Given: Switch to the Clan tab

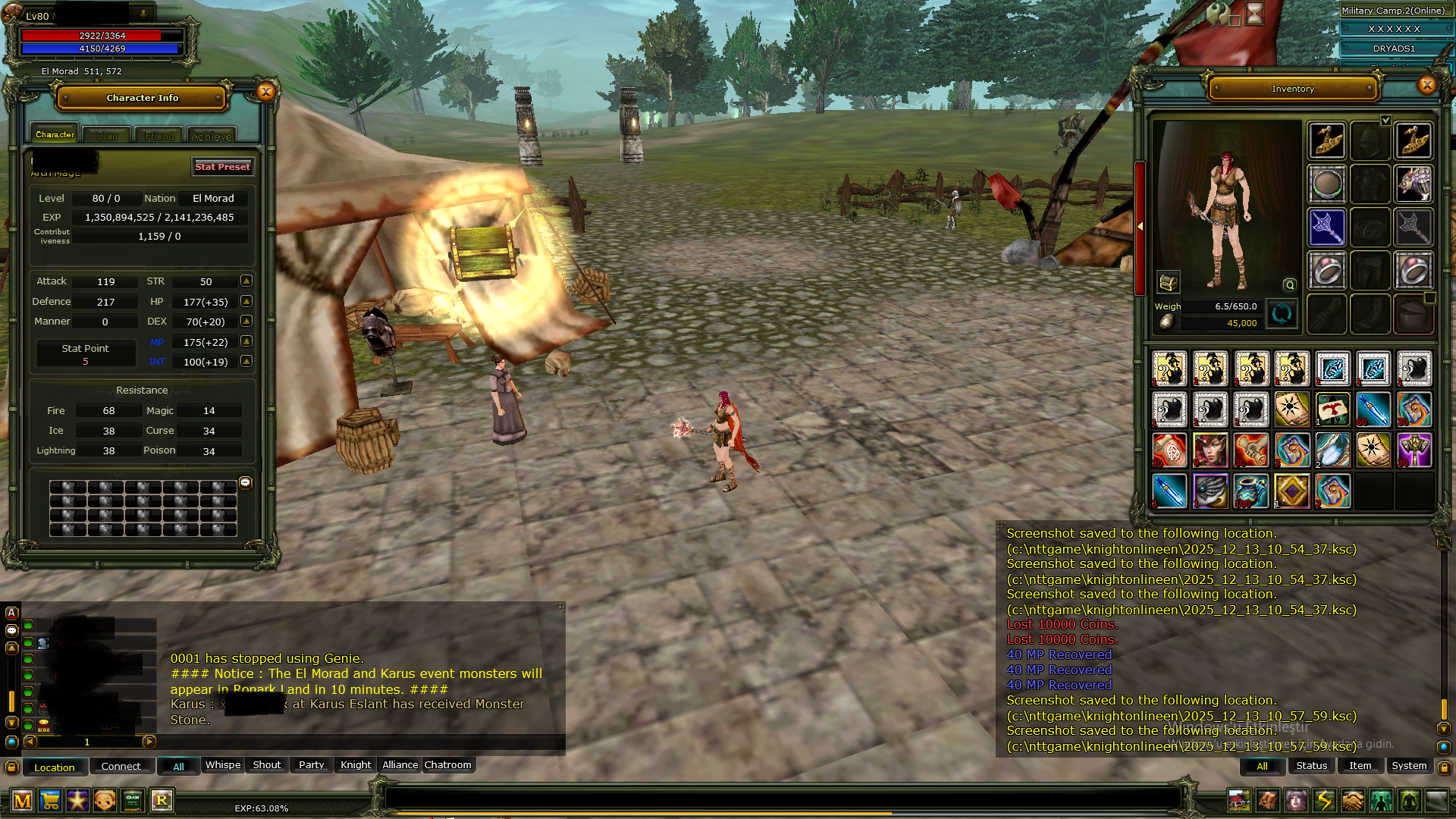Looking at the screenshot, I should point(107,136).
